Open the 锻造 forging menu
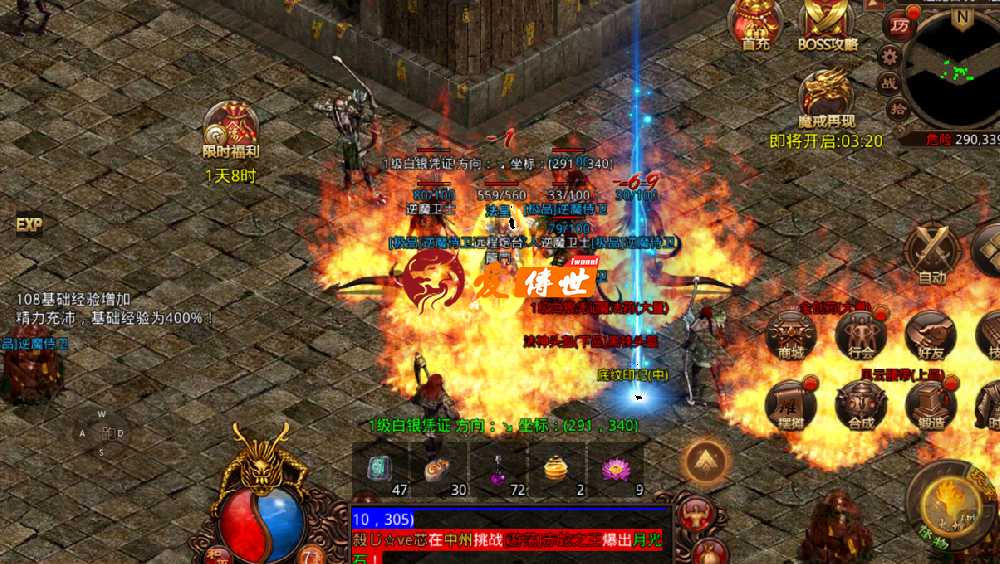The height and width of the screenshot is (564, 1000). [931, 403]
